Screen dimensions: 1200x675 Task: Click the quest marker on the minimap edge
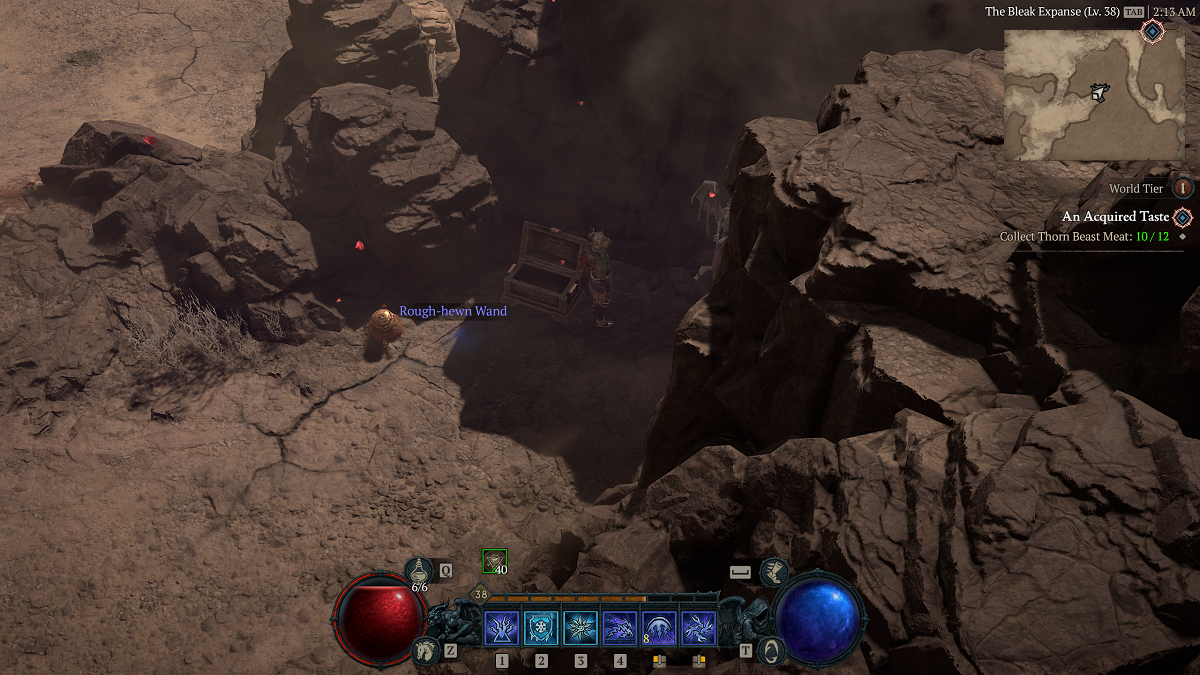(1152, 32)
